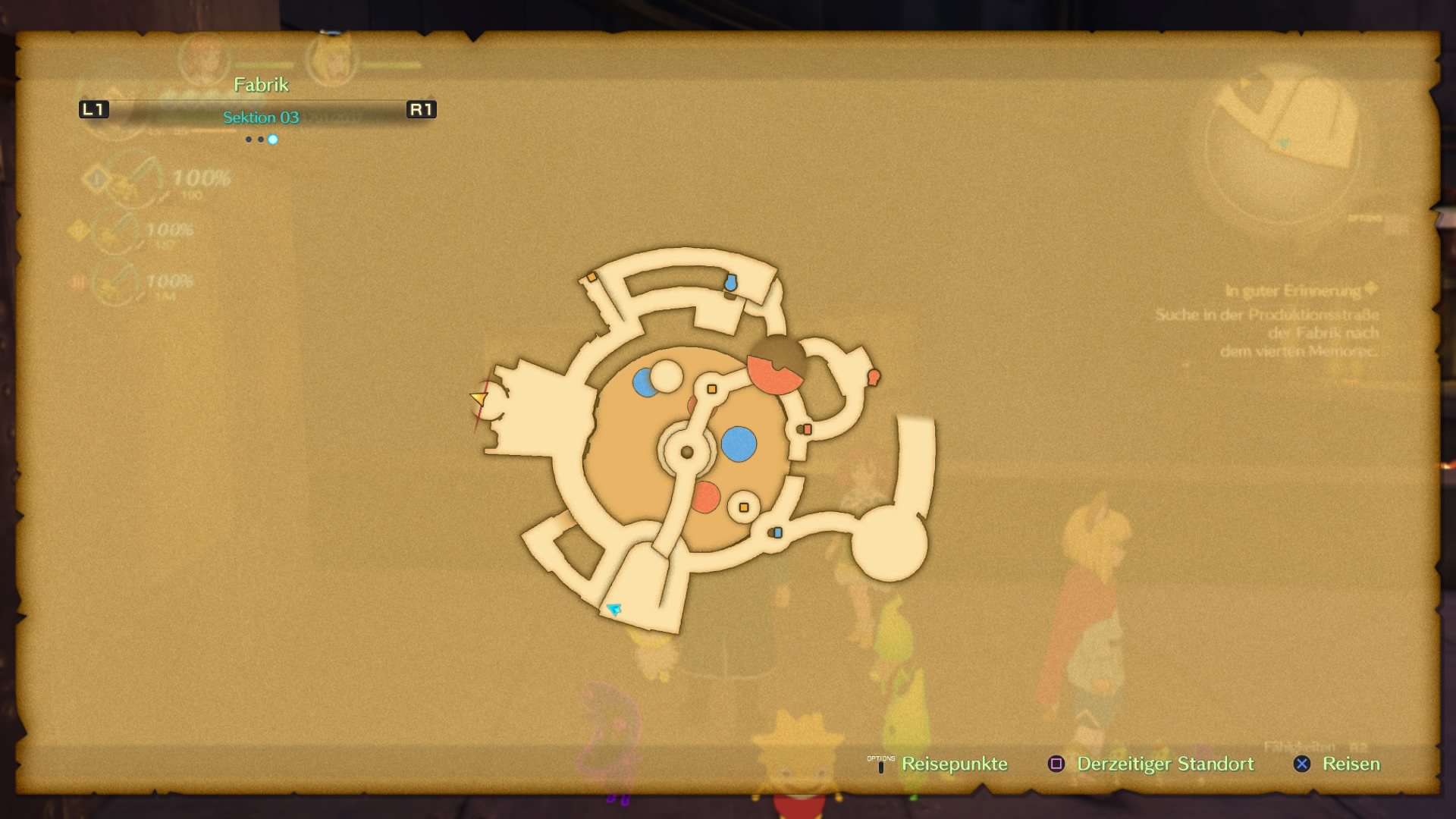Click the Reisen travel option
This screenshot has width=1456, height=819.
(1351, 764)
